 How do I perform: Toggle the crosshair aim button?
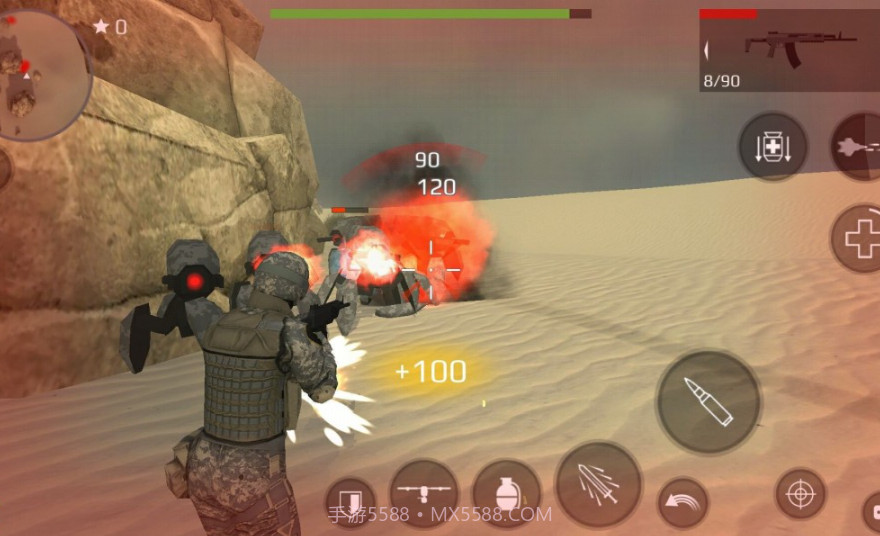(x=800, y=493)
